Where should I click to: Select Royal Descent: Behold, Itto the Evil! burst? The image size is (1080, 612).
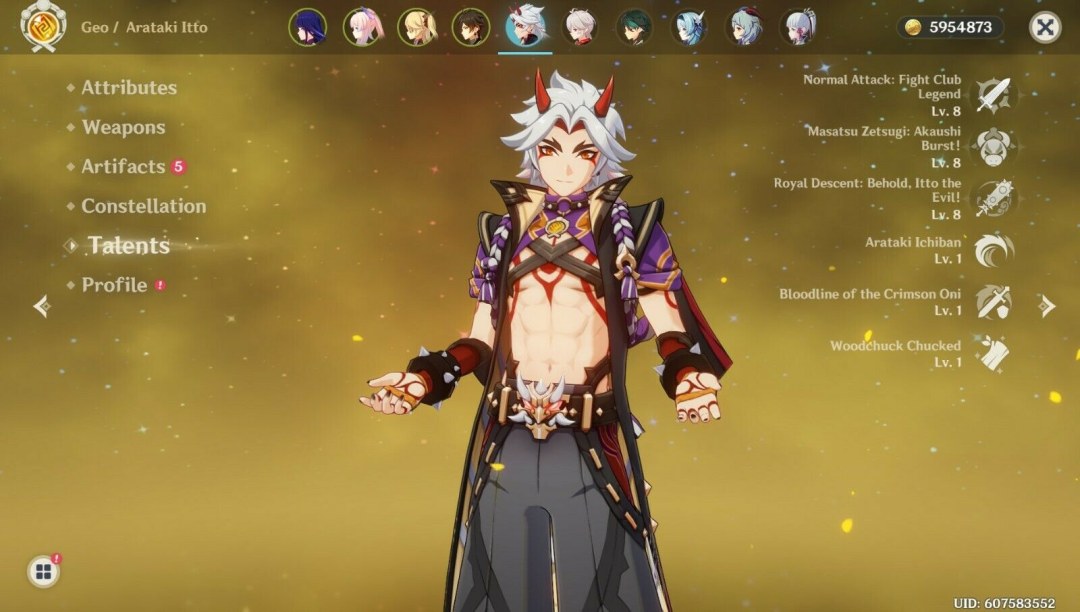click(994, 199)
